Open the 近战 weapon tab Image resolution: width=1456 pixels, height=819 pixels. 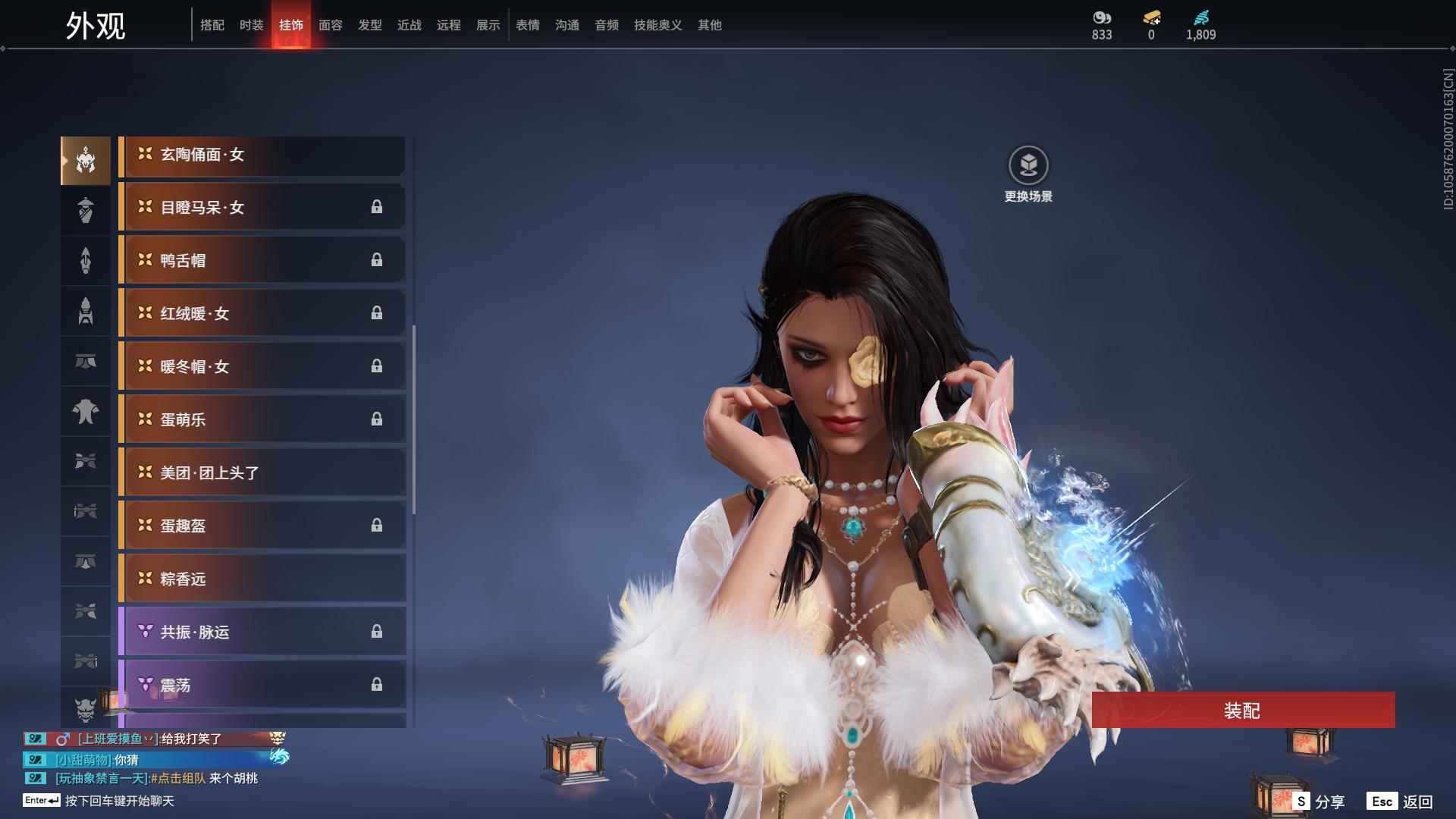coord(409,25)
